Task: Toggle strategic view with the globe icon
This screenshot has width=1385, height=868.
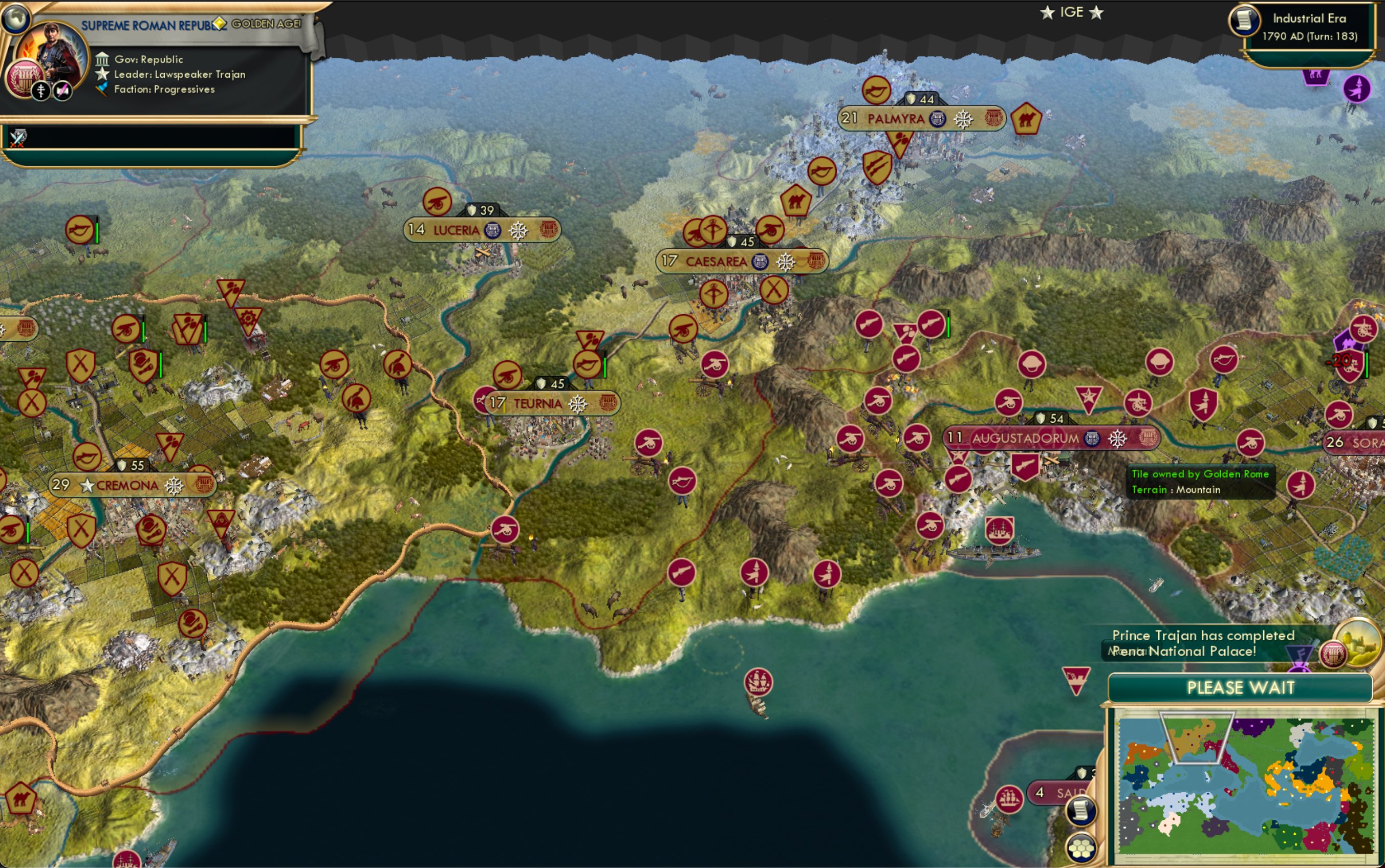Action: (16, 17)
